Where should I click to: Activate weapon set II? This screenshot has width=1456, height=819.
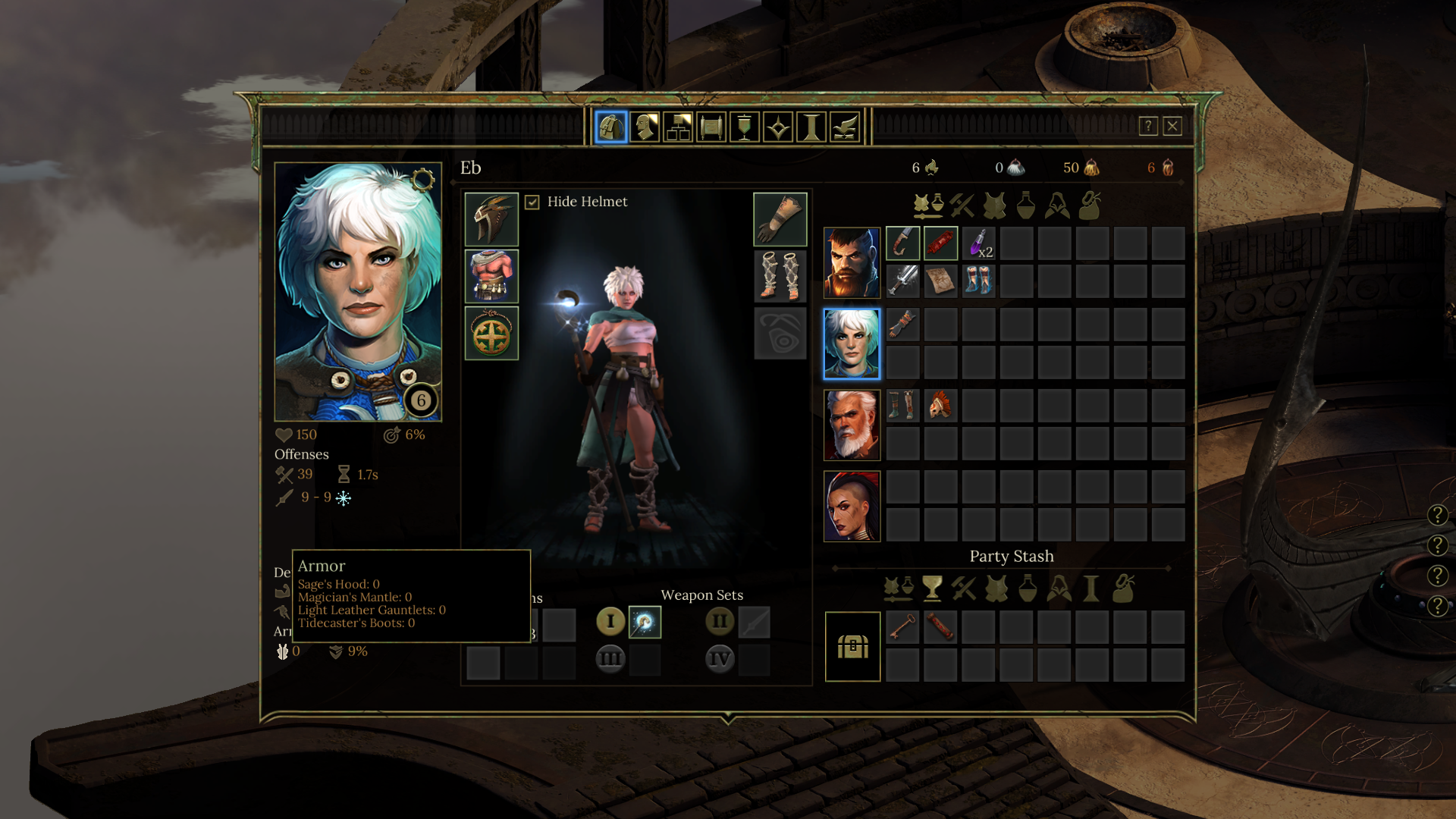point(720,622)
